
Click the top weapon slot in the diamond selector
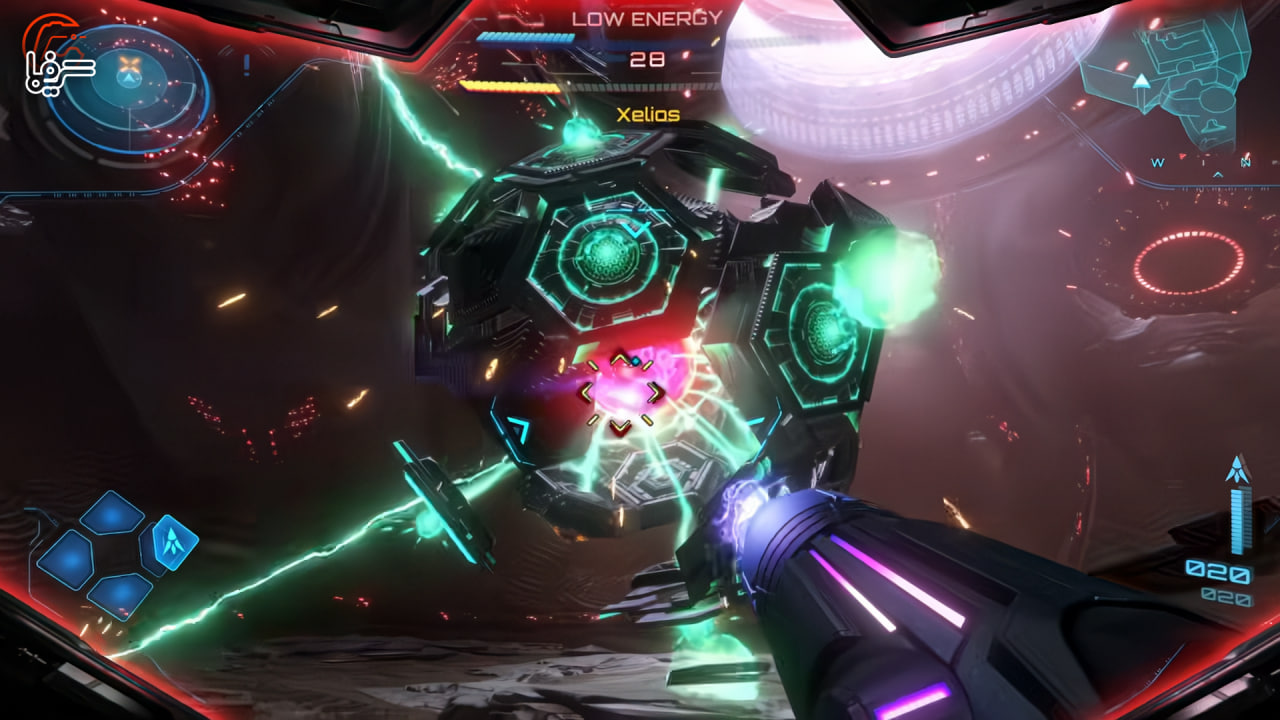[x=112, y=513]
